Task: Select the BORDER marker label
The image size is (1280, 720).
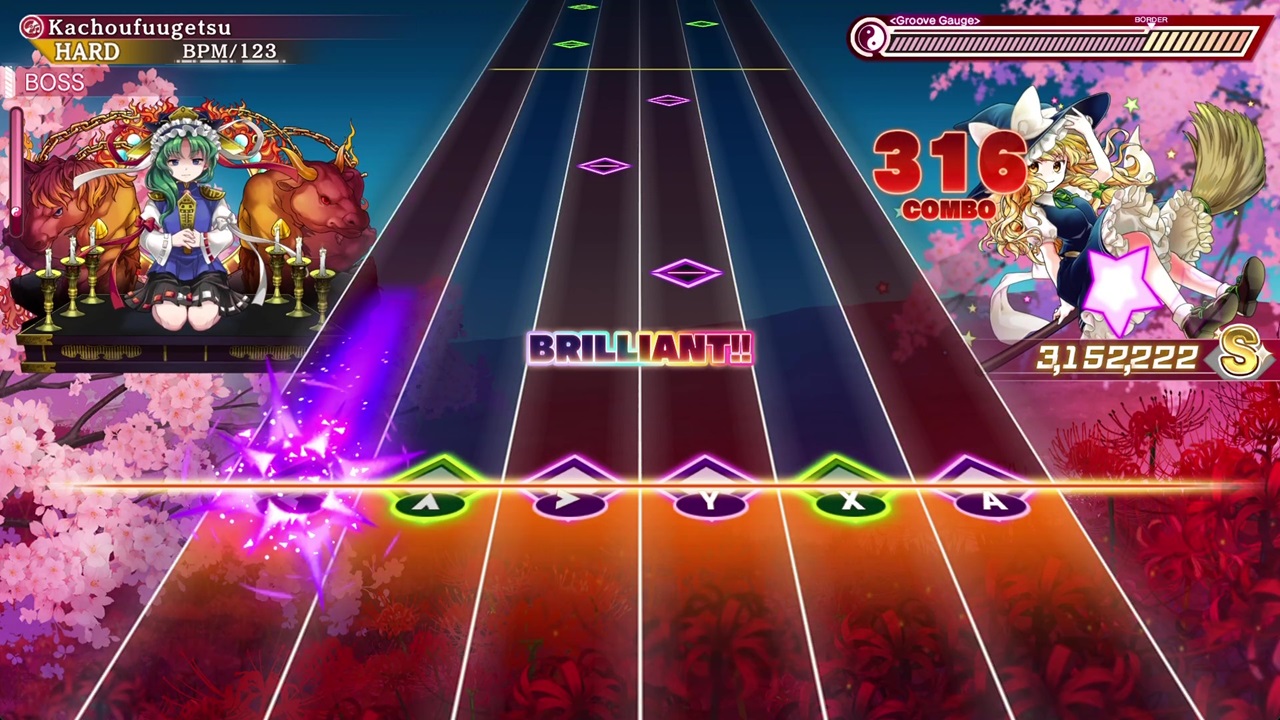Action: 1151,19
